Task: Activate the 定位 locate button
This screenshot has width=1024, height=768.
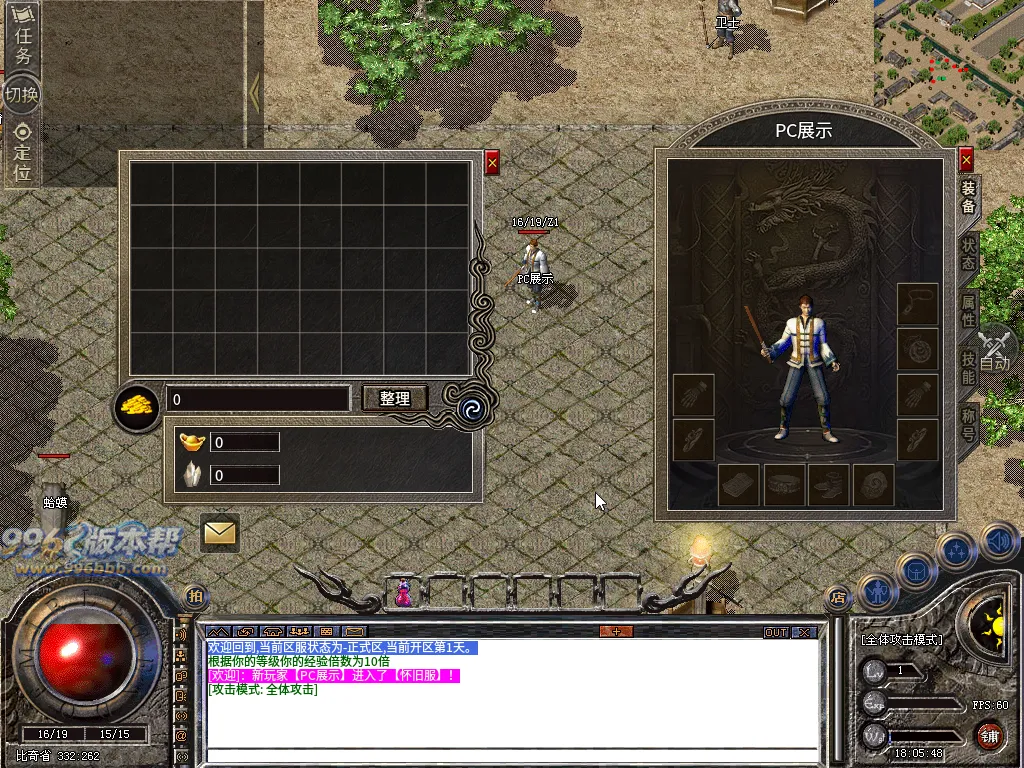Action: click(x=22, y=153)
